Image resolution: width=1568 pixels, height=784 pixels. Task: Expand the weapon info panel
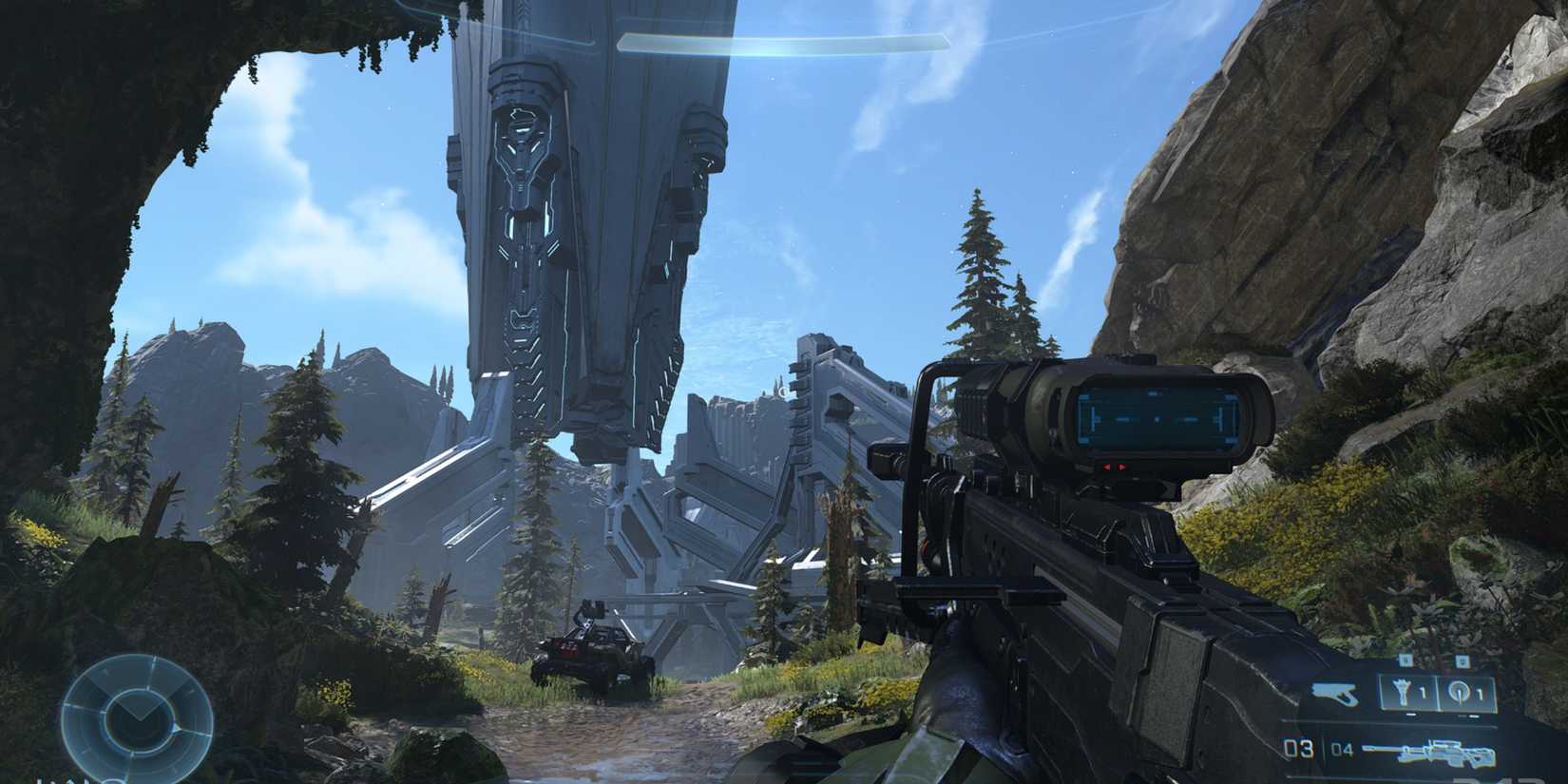coord(1425,751)
